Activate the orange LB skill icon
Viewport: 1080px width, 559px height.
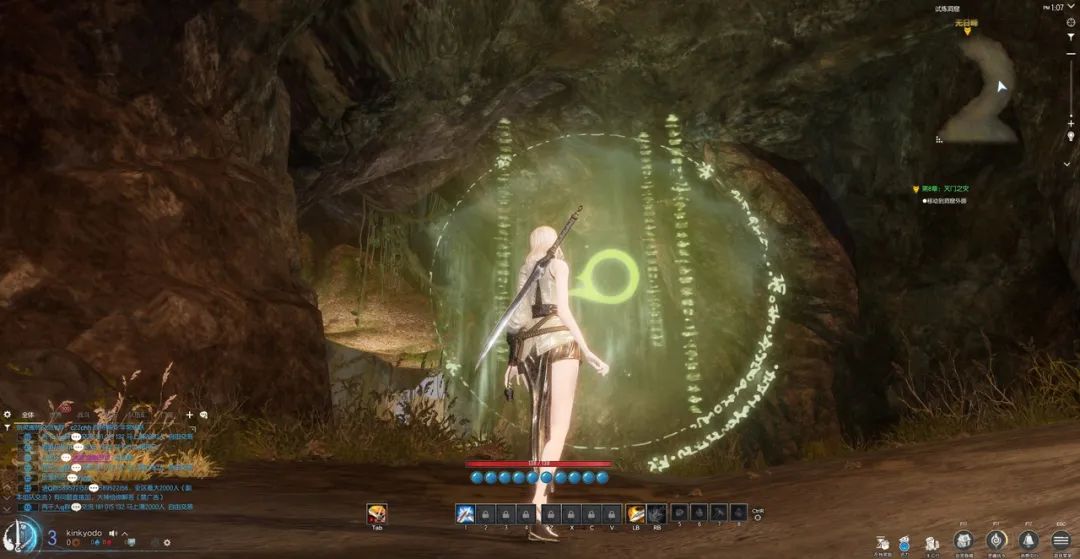click(x=635, y=513)
